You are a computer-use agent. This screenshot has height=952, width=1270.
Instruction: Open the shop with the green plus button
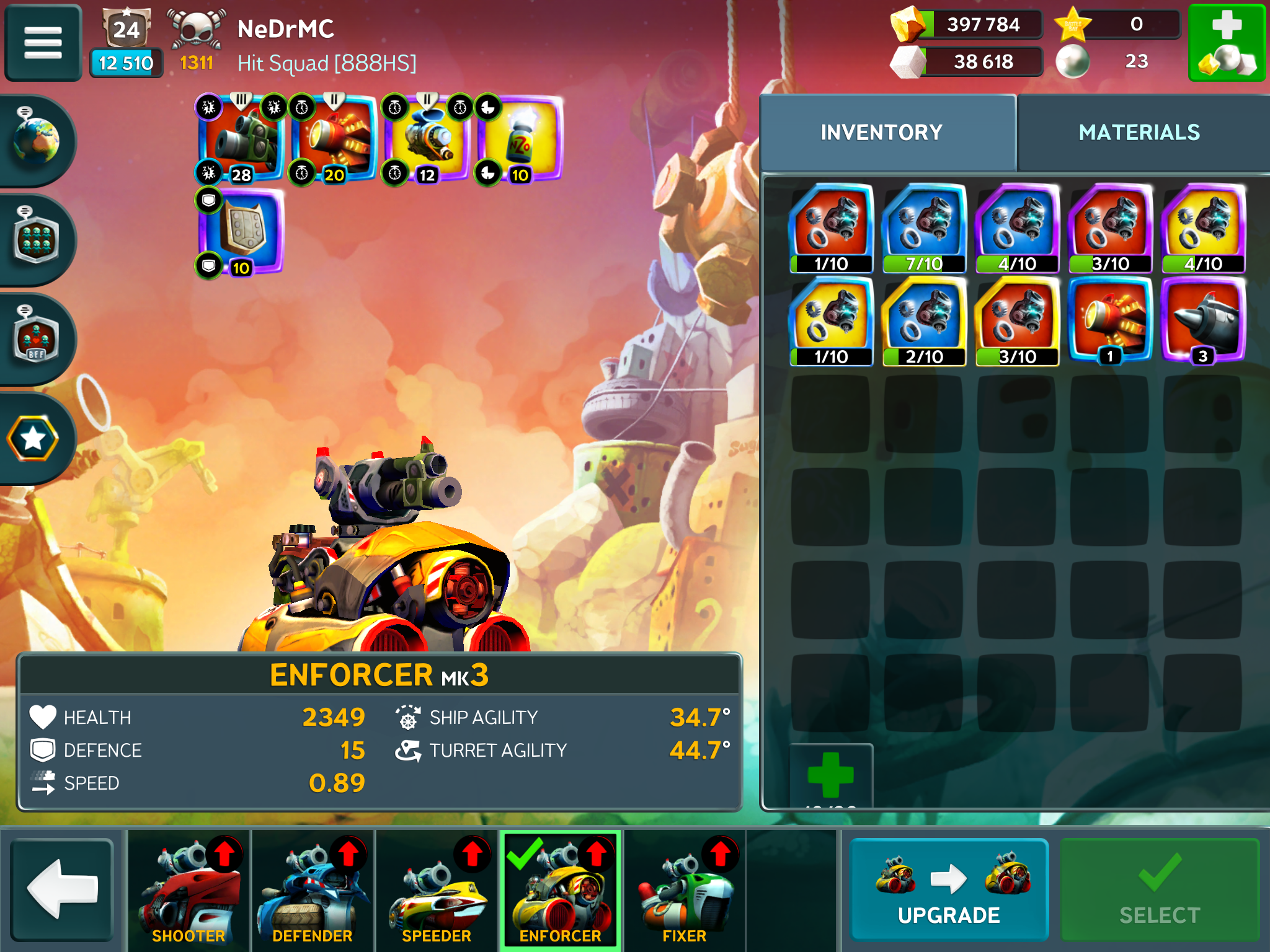[1226, 43]
